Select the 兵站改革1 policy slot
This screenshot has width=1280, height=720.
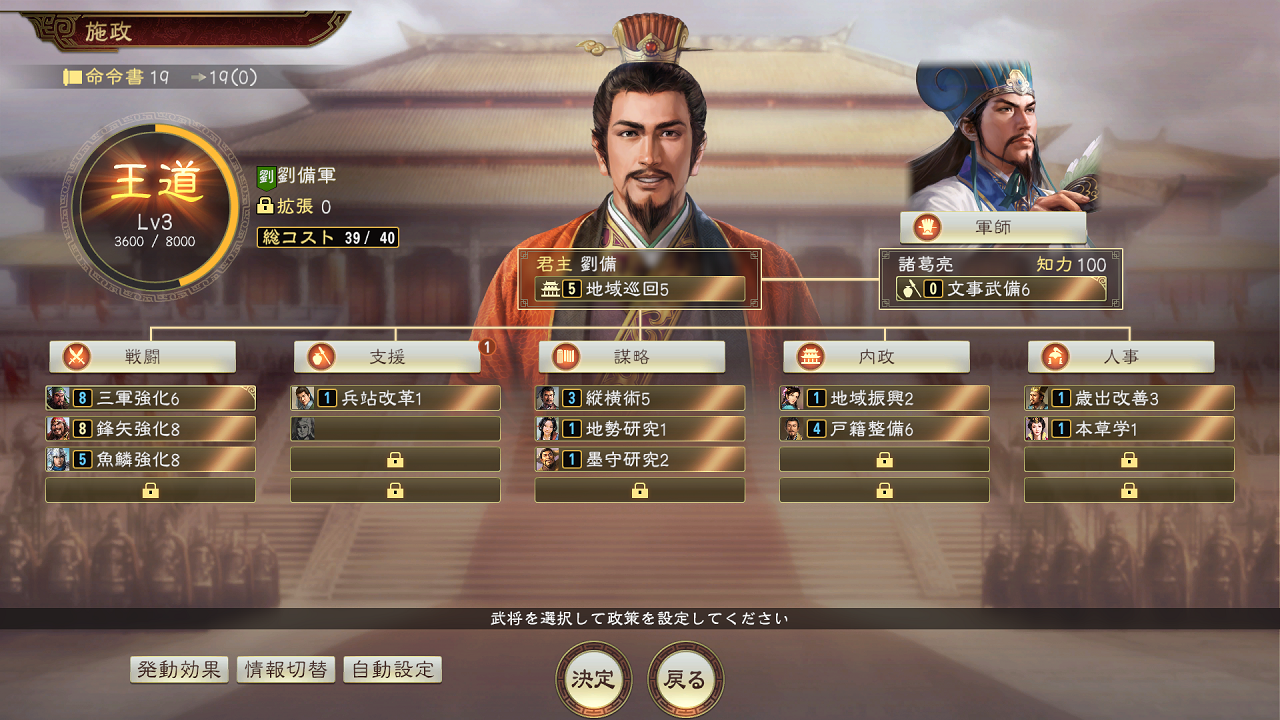point(394,398)
